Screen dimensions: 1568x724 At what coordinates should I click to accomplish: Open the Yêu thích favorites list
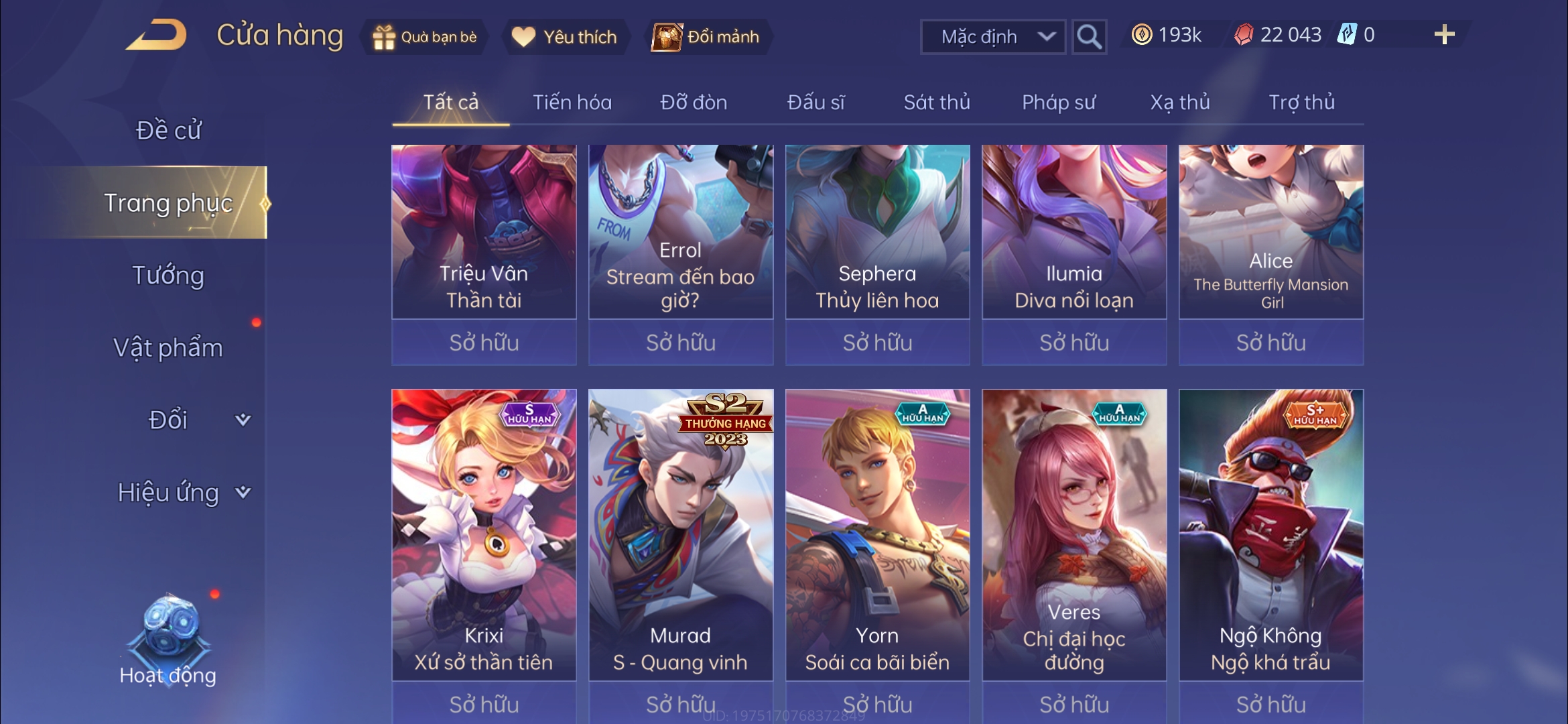pos(564,37)
